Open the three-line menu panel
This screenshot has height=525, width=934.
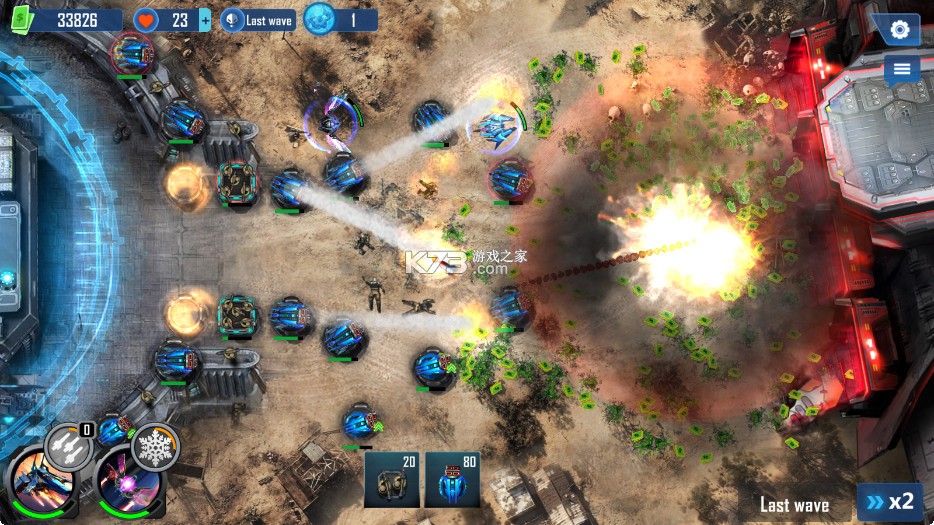click(x=901, y=69)
